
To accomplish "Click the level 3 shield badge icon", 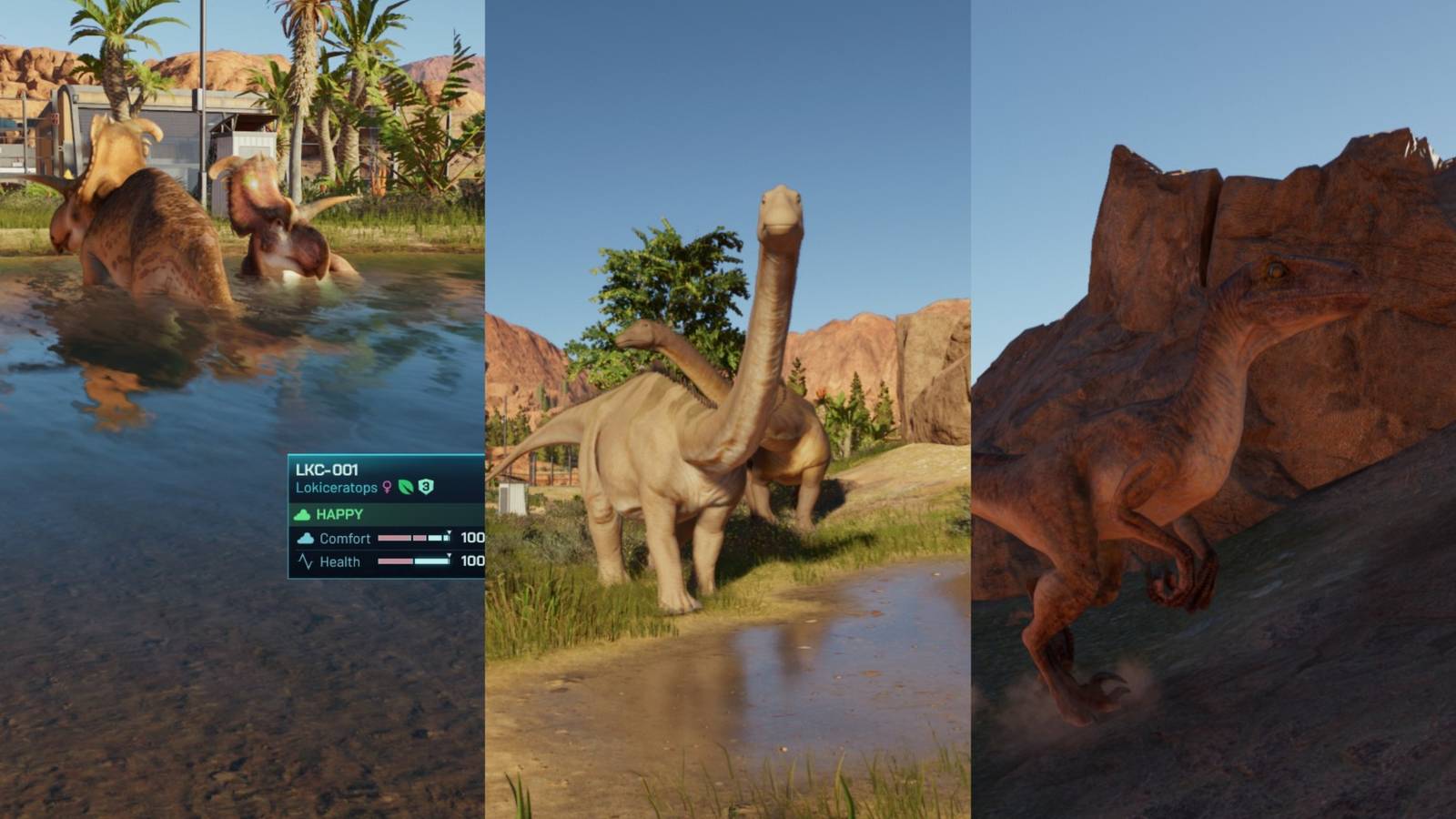I will (x=426, y=487).
